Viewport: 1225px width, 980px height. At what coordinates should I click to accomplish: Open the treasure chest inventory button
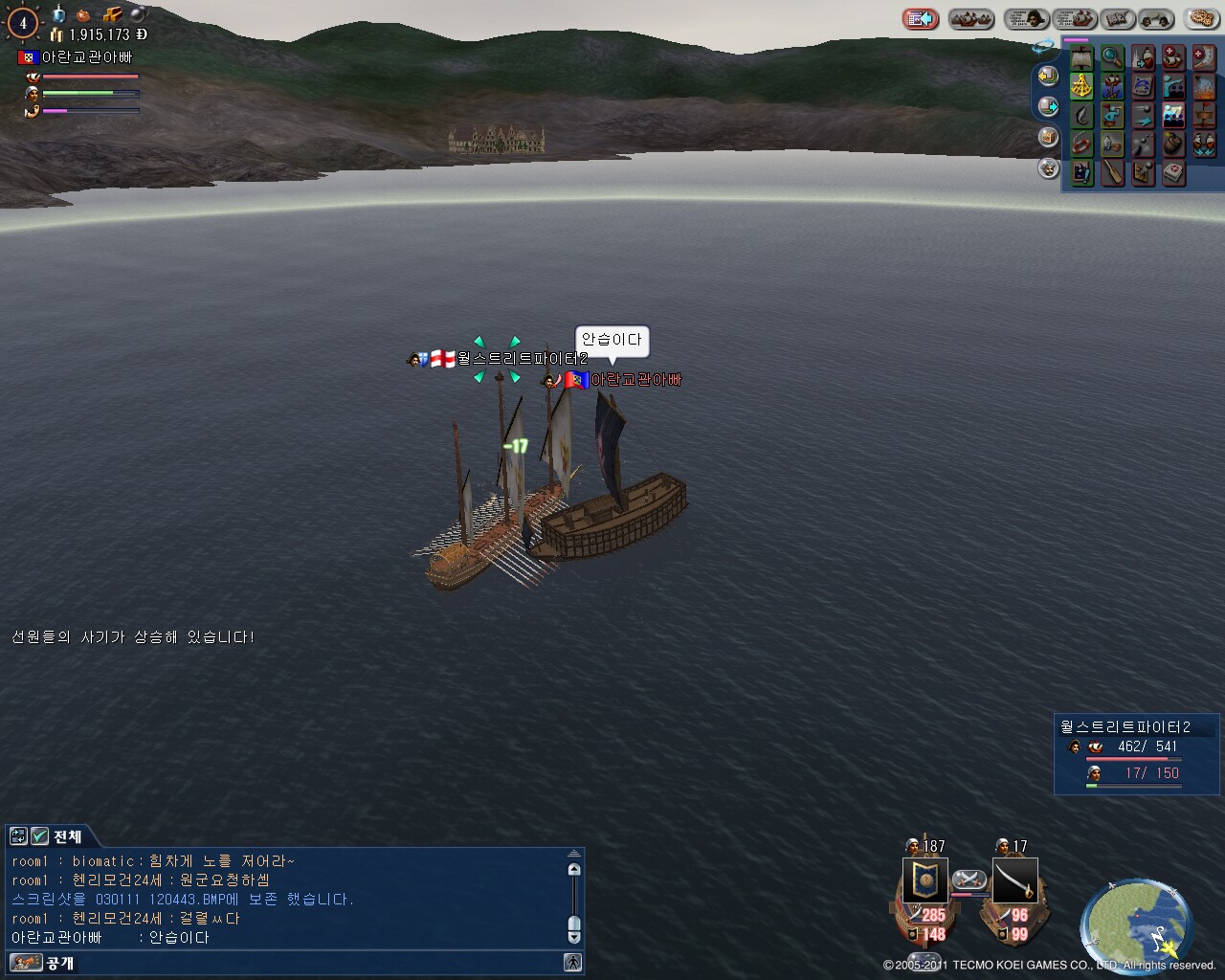1048,137
